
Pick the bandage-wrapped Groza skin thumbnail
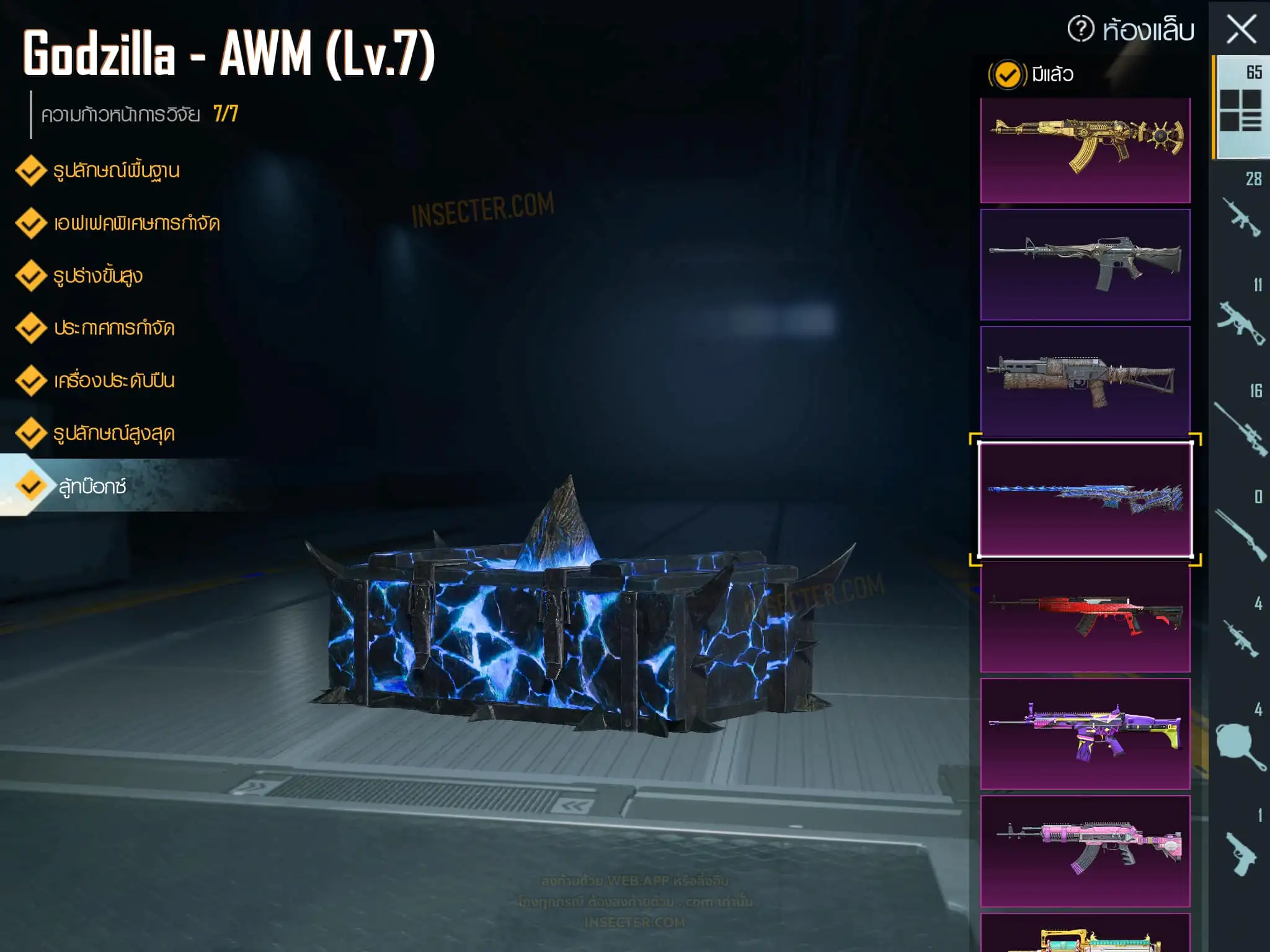(x=1085, y=381)
